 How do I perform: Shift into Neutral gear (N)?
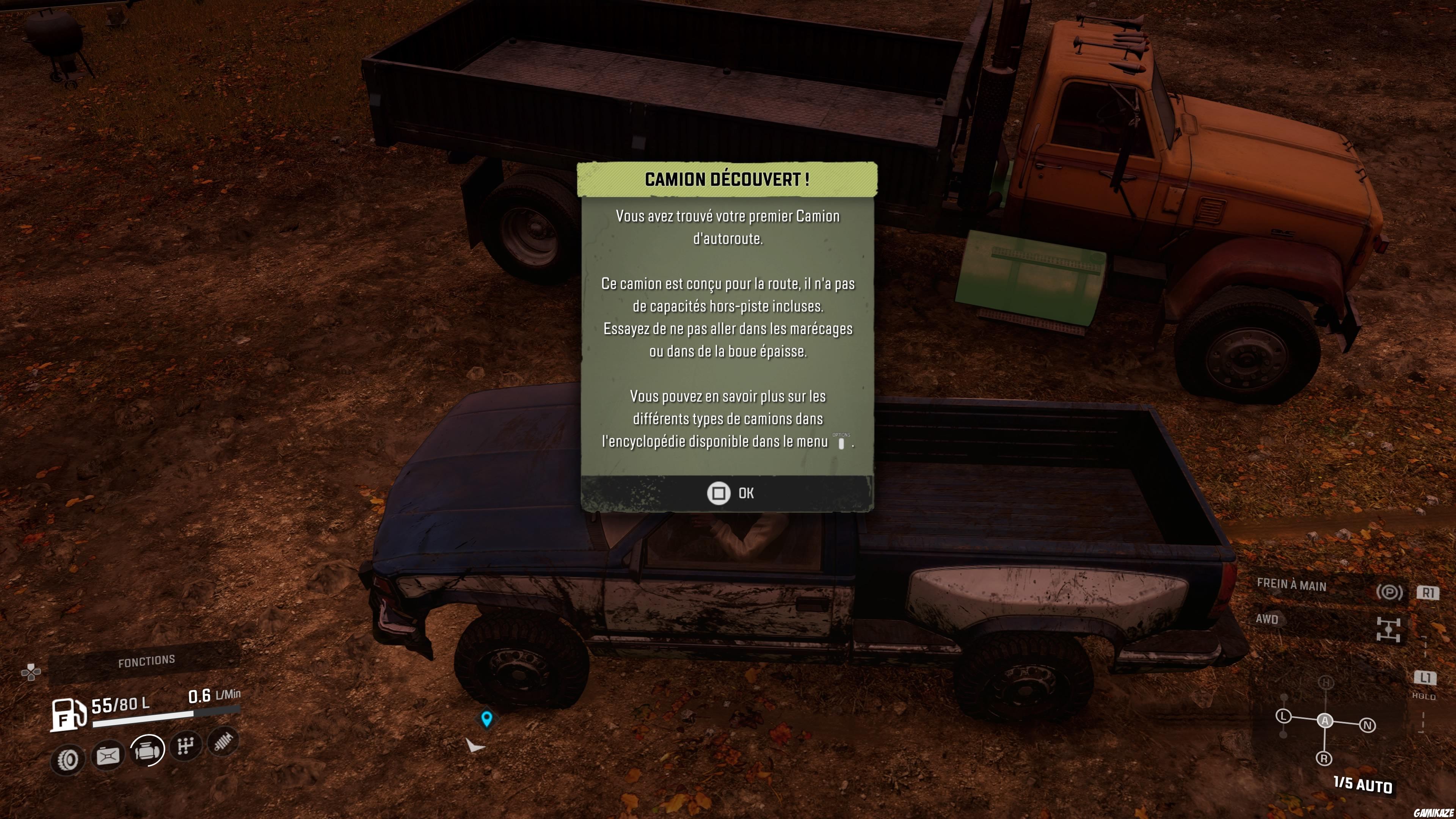(1367, 725)
